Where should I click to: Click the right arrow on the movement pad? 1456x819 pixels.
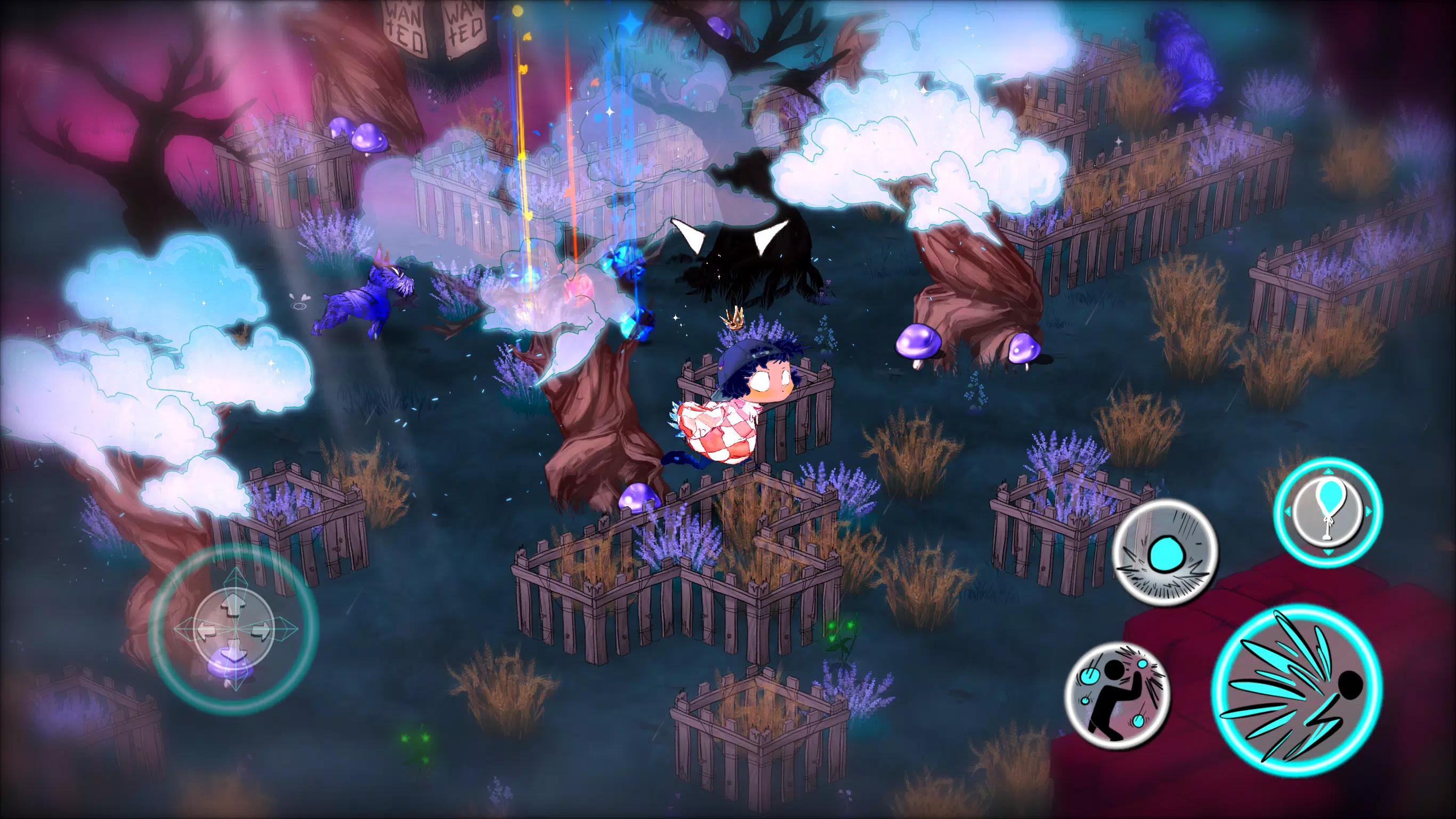261,630
